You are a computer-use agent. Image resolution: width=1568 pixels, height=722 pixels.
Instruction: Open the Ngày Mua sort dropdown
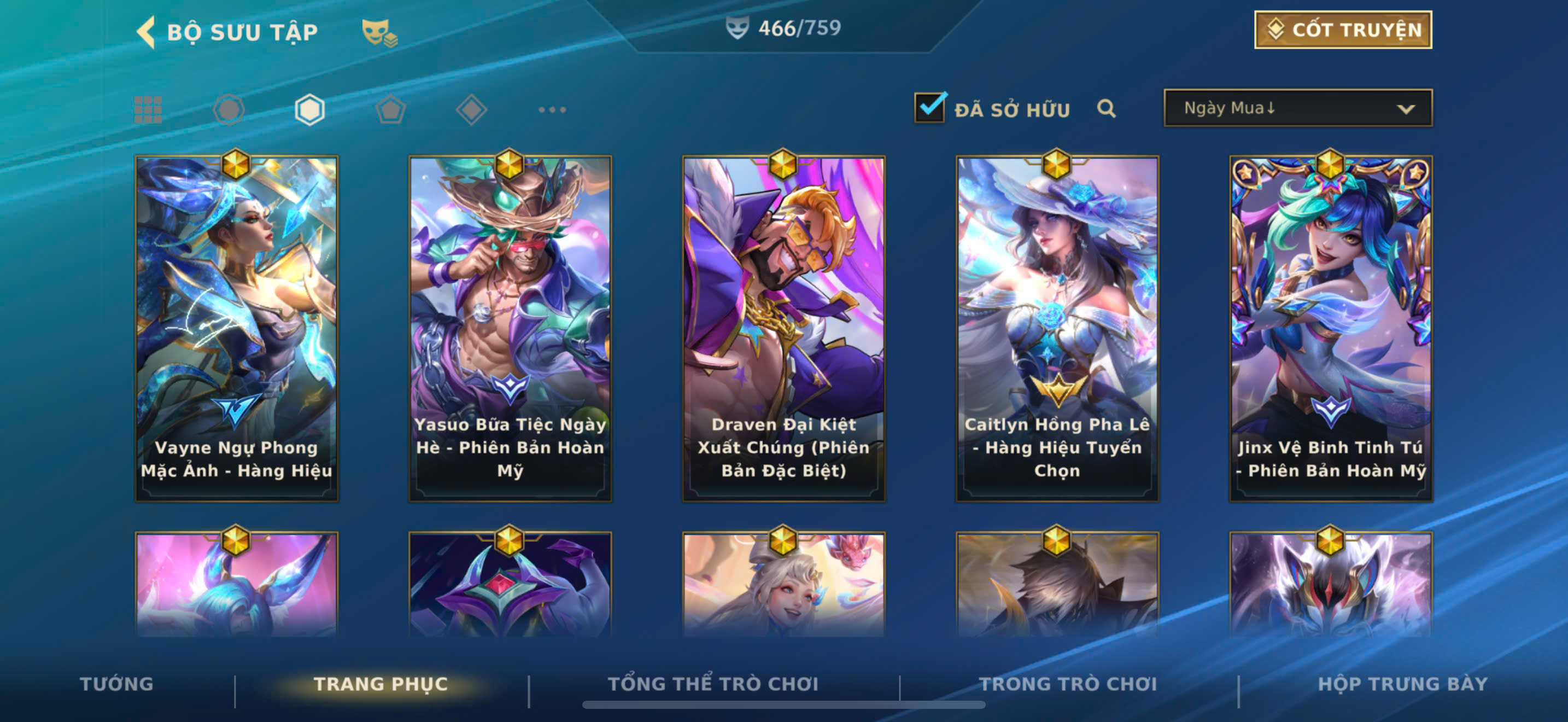coord(1298,108)
